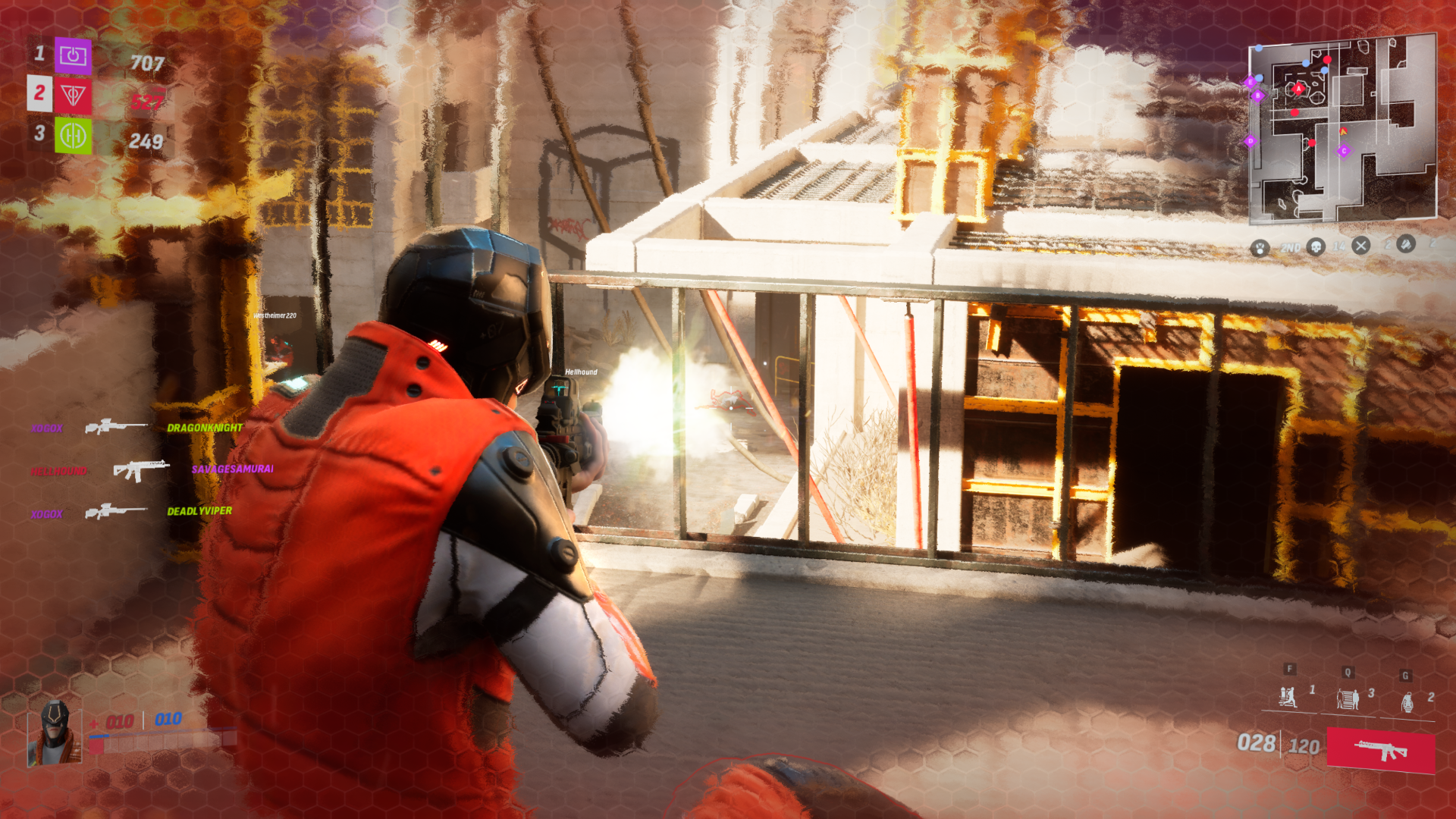
Task: Click the paw placement icon showing 2ND
Action: click(x=1260, y=246)
